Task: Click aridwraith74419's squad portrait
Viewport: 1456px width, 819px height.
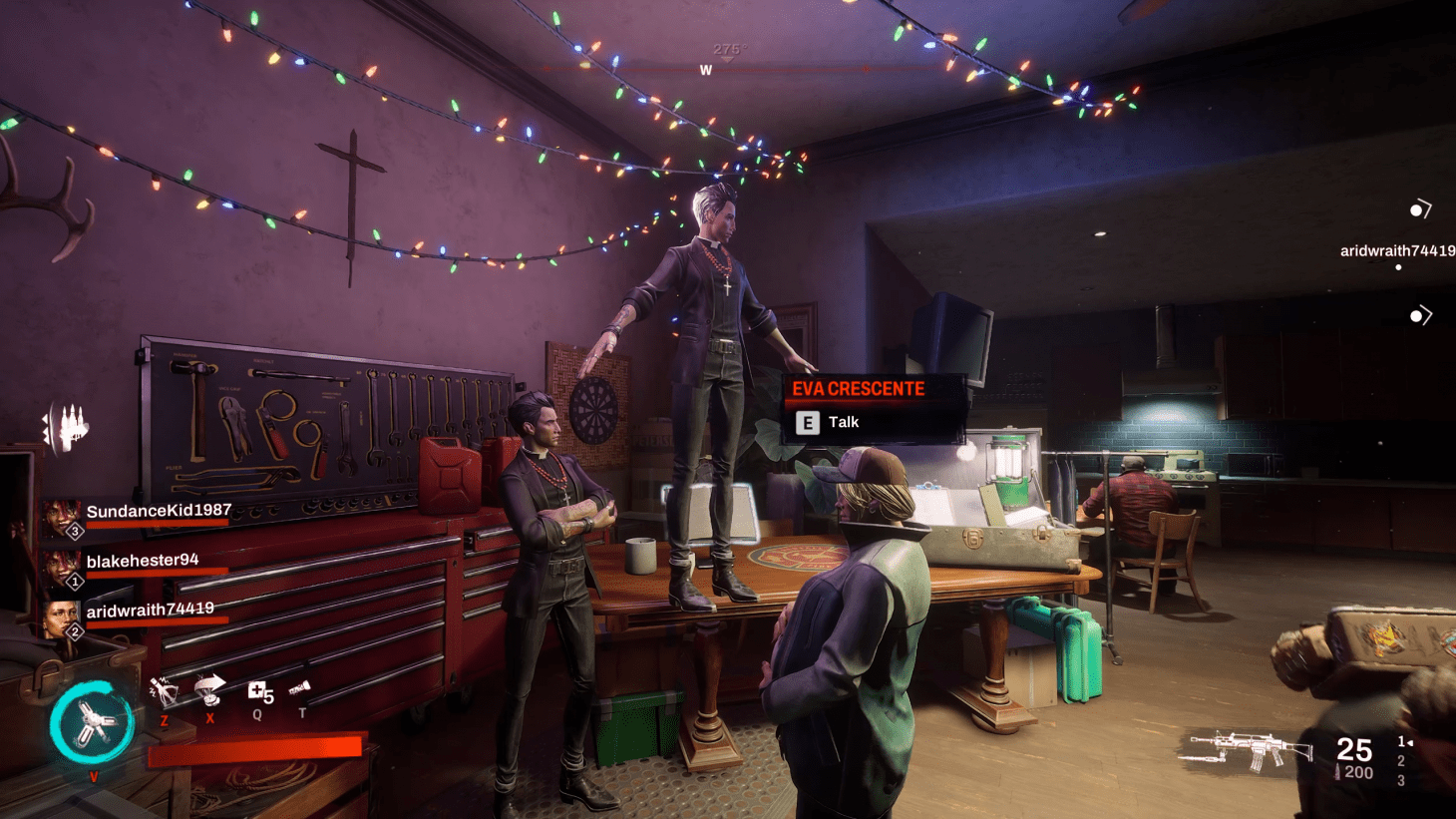Action: [62, 617]
